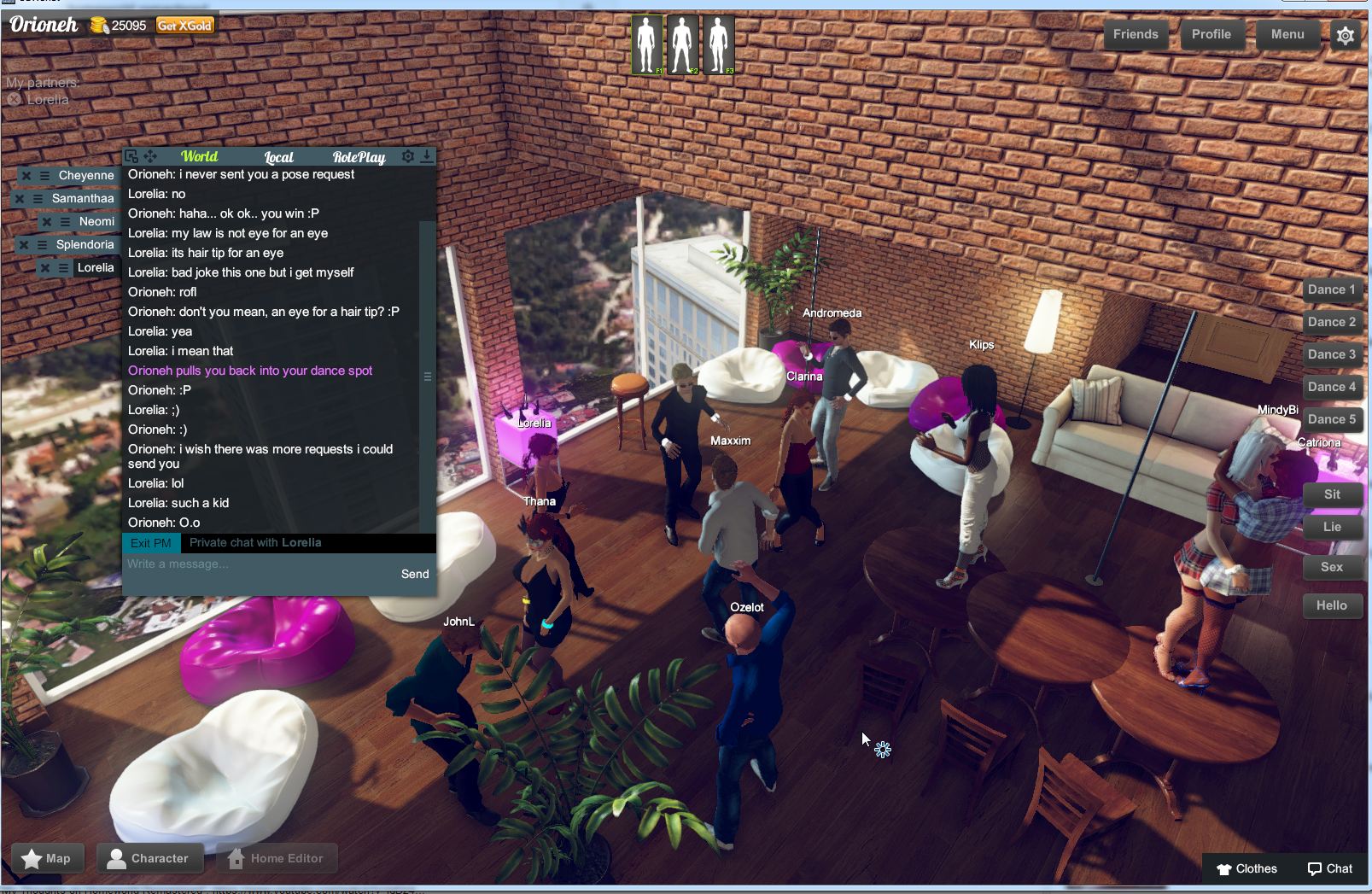Start Dance 1 animation
The image size is (1372, 894).
coord(1331,289)
